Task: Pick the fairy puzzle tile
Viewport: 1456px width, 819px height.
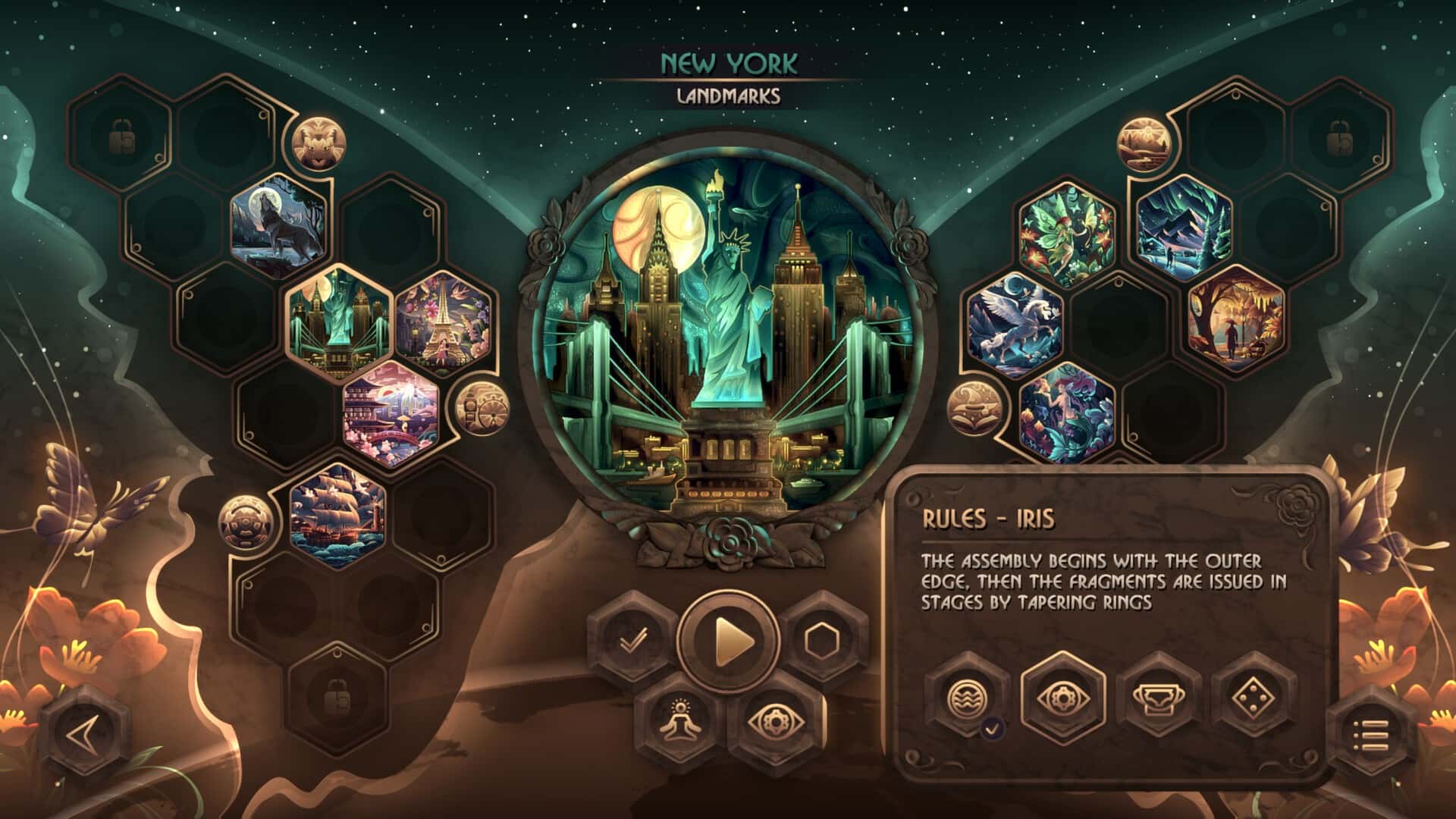Action: click(1067, 231)
